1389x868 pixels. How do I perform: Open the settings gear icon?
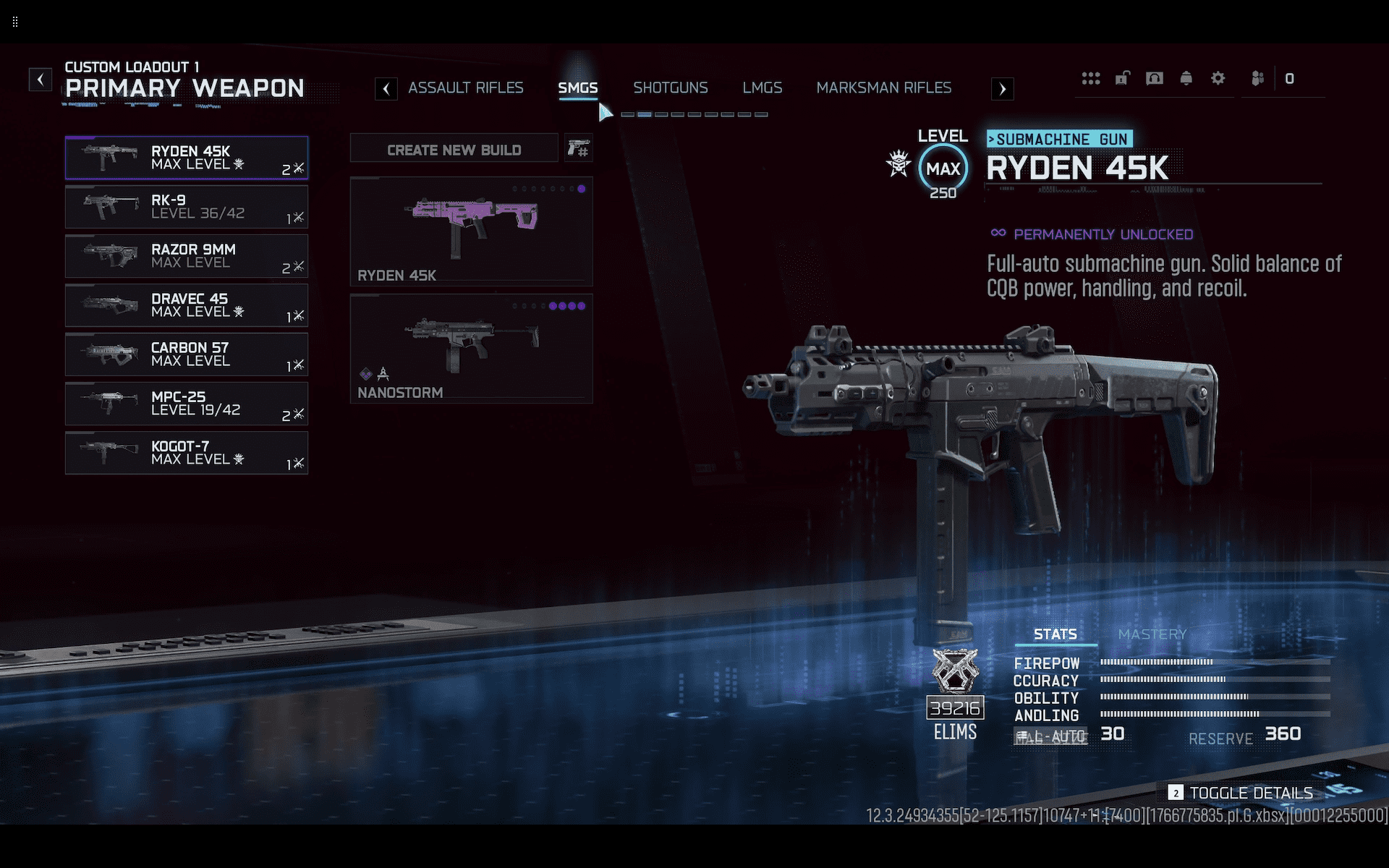click(1218, 78)
